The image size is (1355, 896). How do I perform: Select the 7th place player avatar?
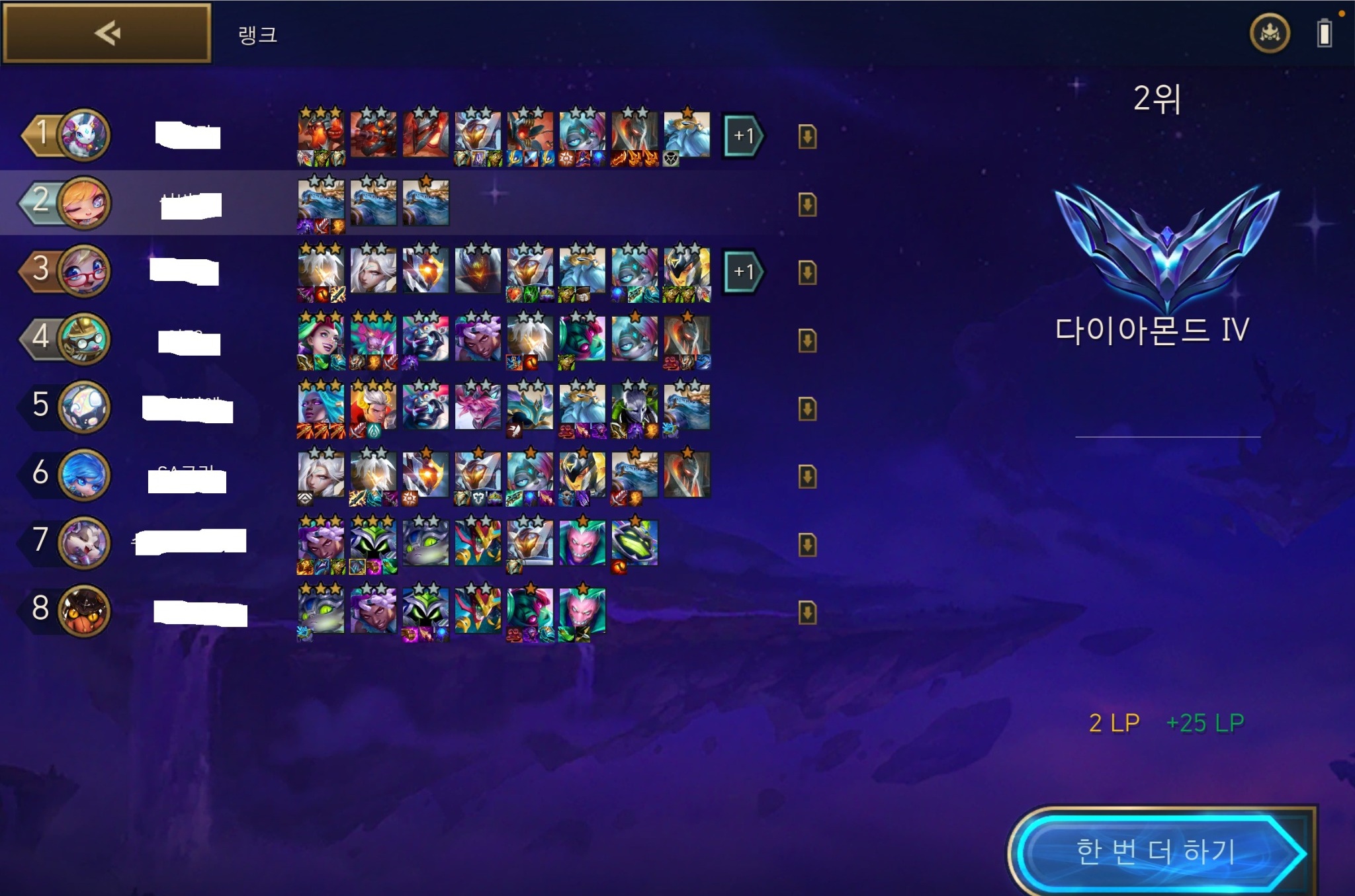pos(84,542)
